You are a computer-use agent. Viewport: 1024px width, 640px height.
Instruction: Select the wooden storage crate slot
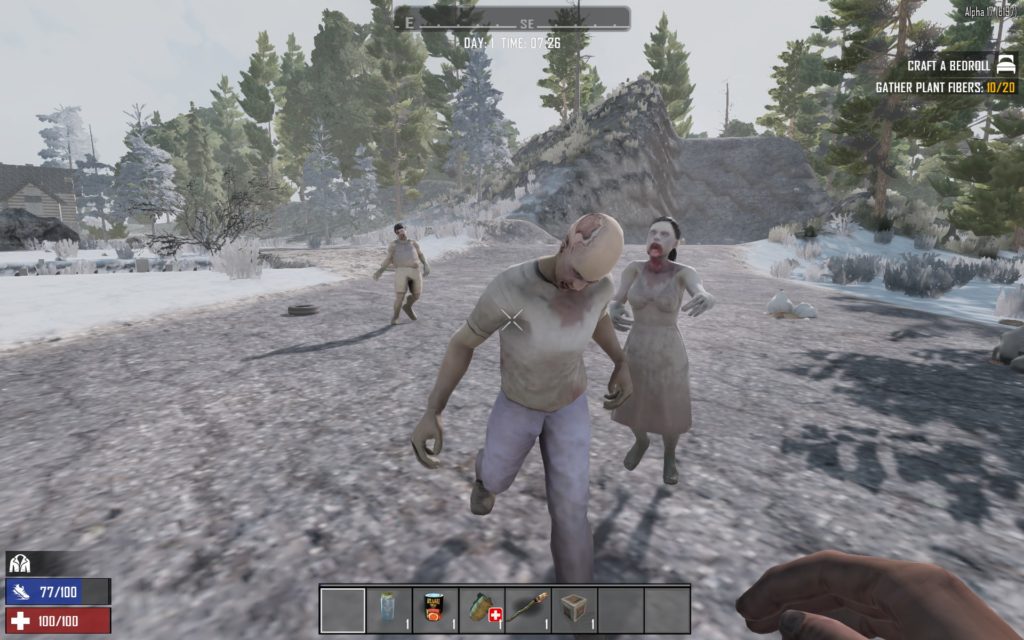574,609
